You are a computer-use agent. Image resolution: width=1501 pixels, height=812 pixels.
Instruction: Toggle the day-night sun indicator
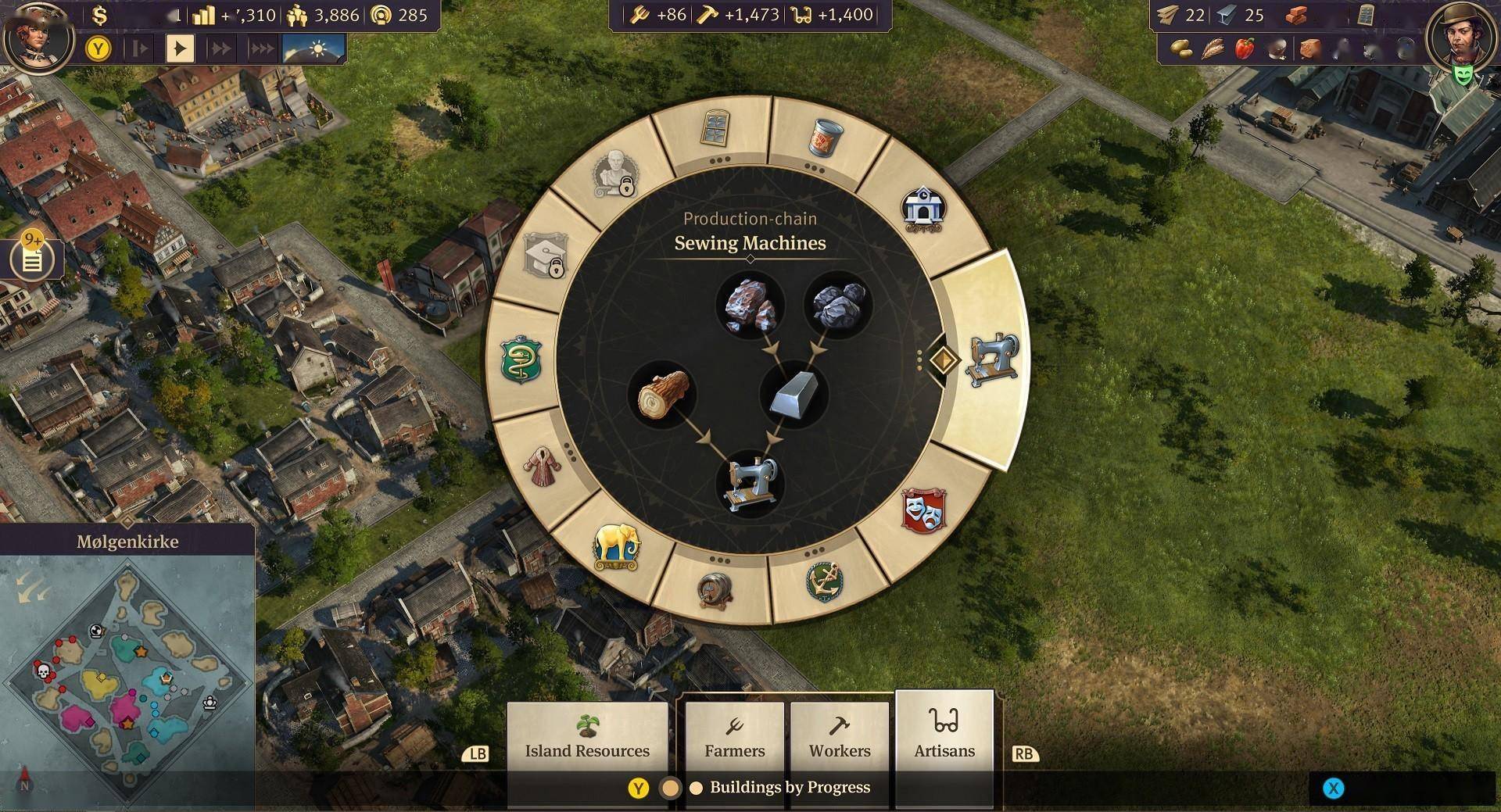314,48
